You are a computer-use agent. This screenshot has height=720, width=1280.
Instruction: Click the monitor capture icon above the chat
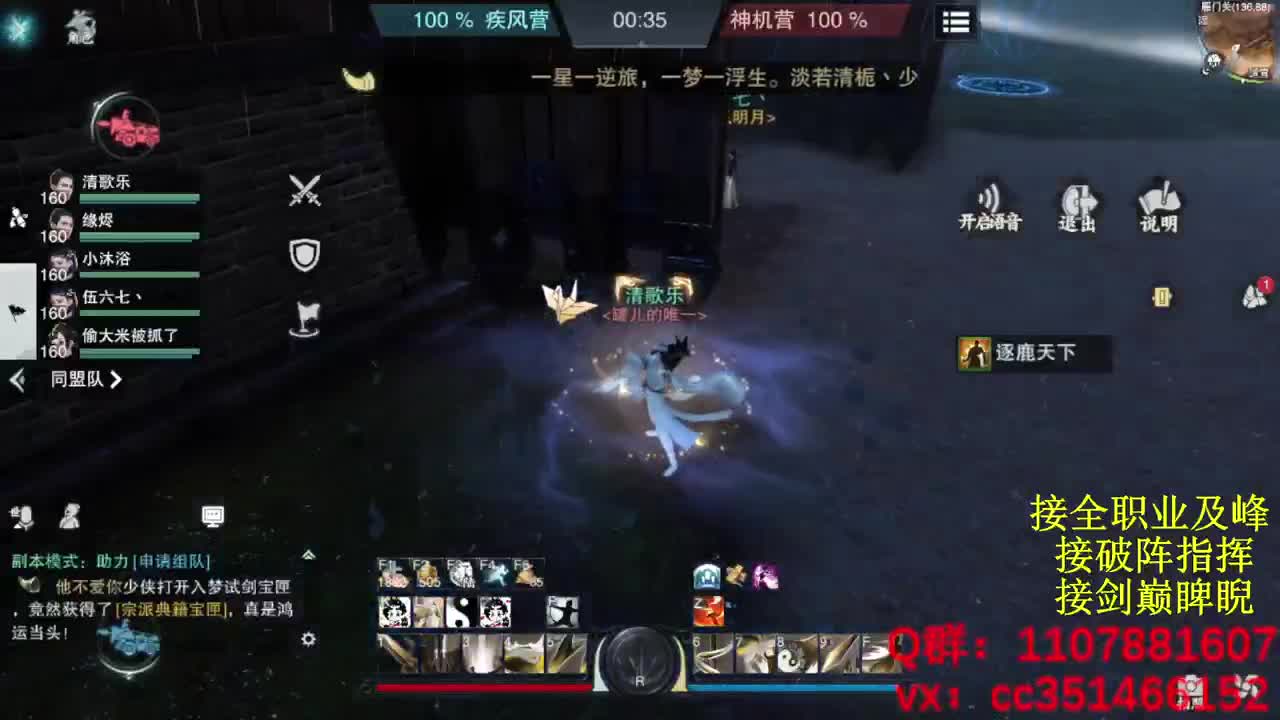pos(211,515)
